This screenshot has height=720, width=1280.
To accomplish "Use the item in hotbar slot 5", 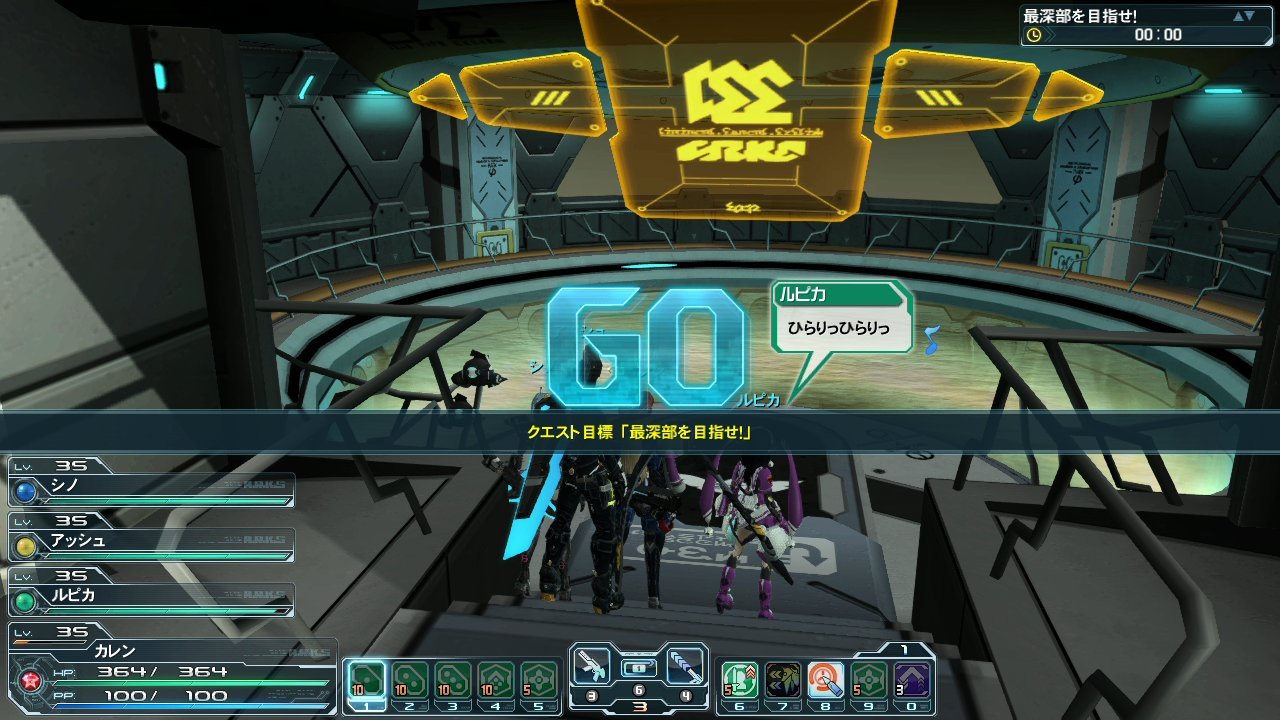I will [538, 681].
